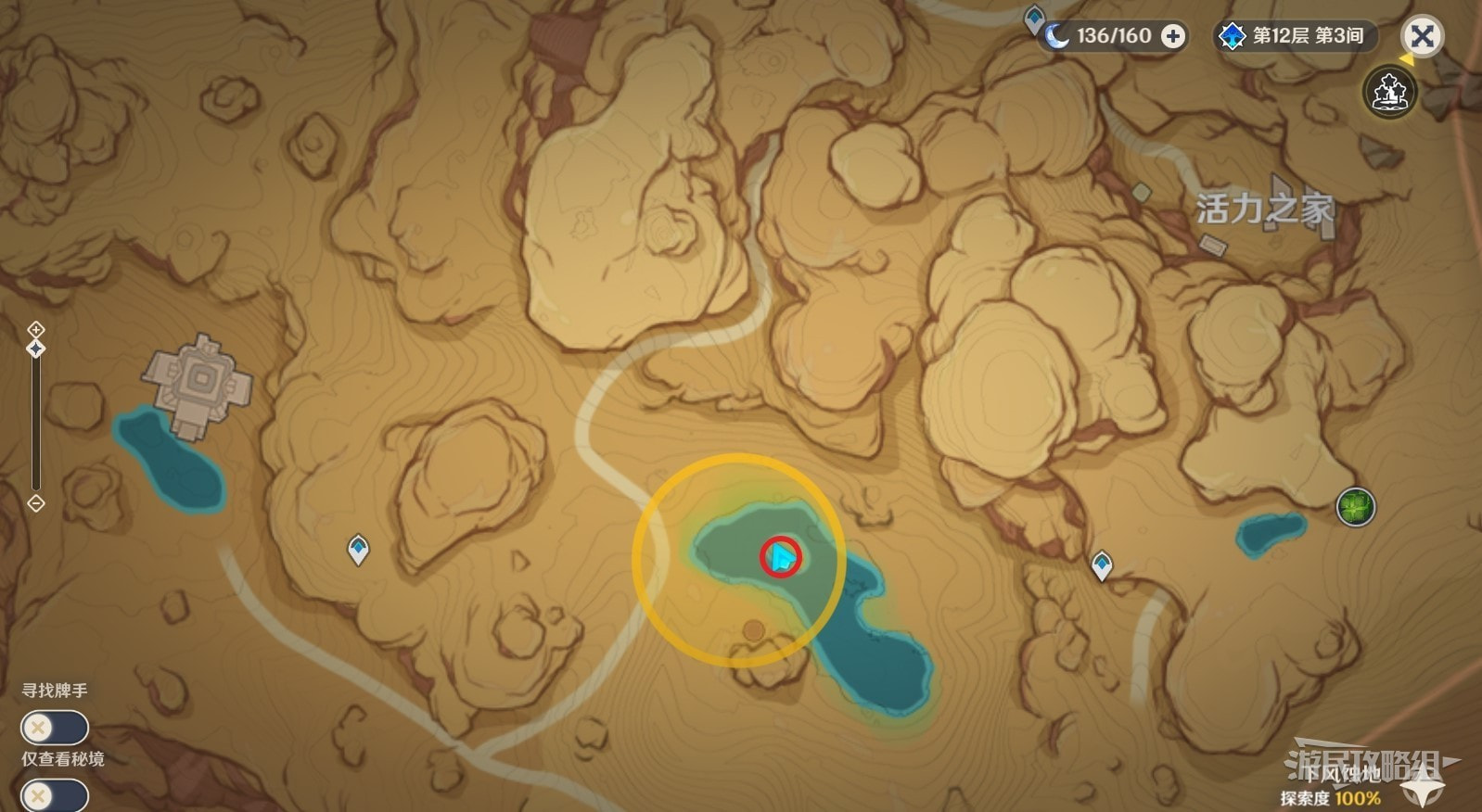Viewport: 1482px width, 812px height.
Task: Select the player position arrow marker
Action: 782,557
